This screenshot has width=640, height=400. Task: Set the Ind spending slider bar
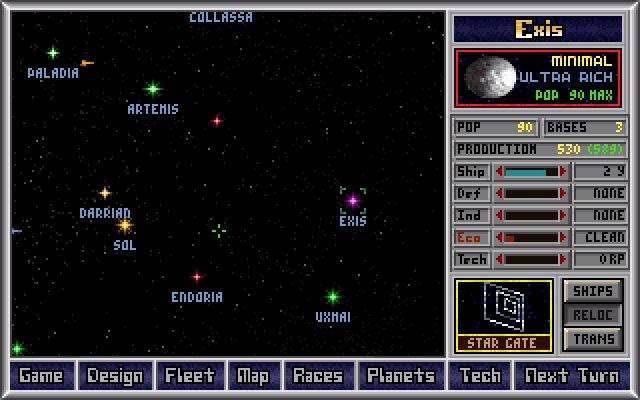click(x=532, y=215)
